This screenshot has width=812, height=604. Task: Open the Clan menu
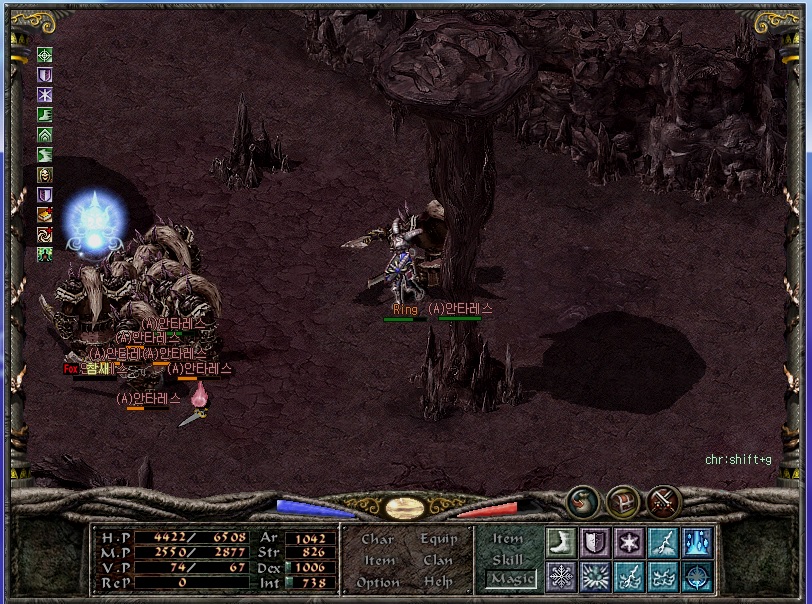438,561
